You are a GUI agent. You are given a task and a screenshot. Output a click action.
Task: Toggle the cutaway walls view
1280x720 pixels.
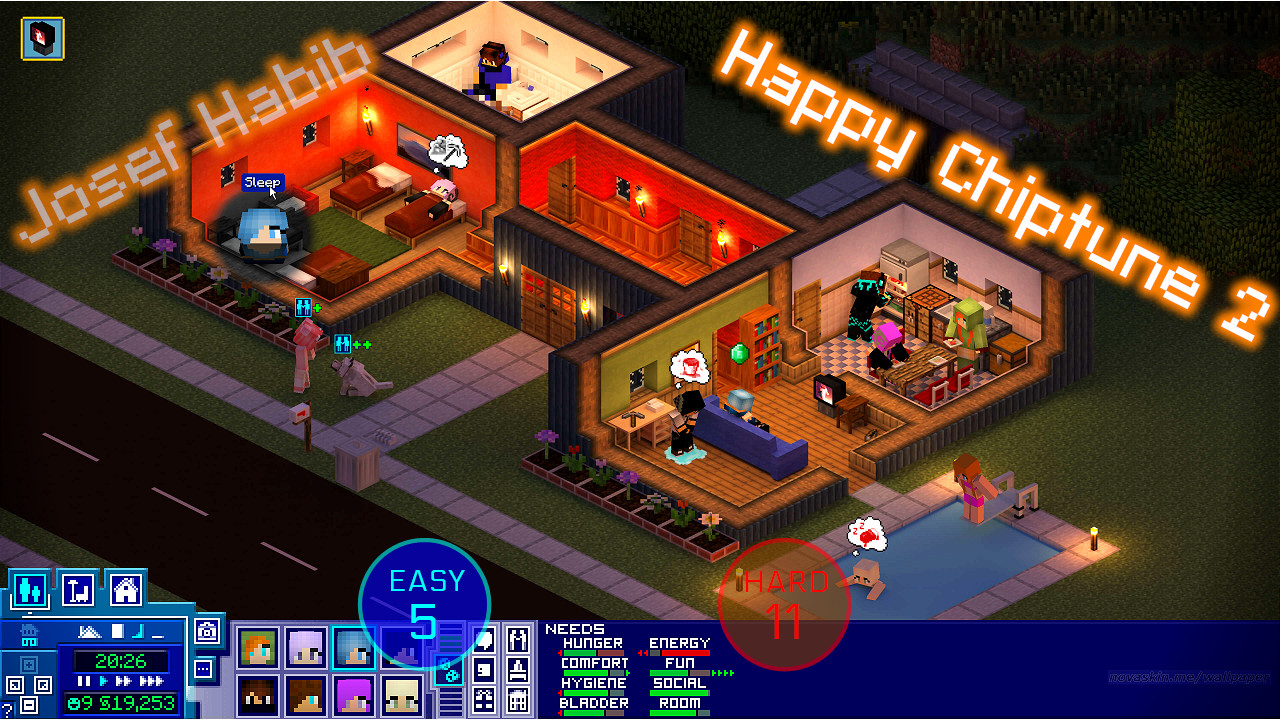coord(137,633)
